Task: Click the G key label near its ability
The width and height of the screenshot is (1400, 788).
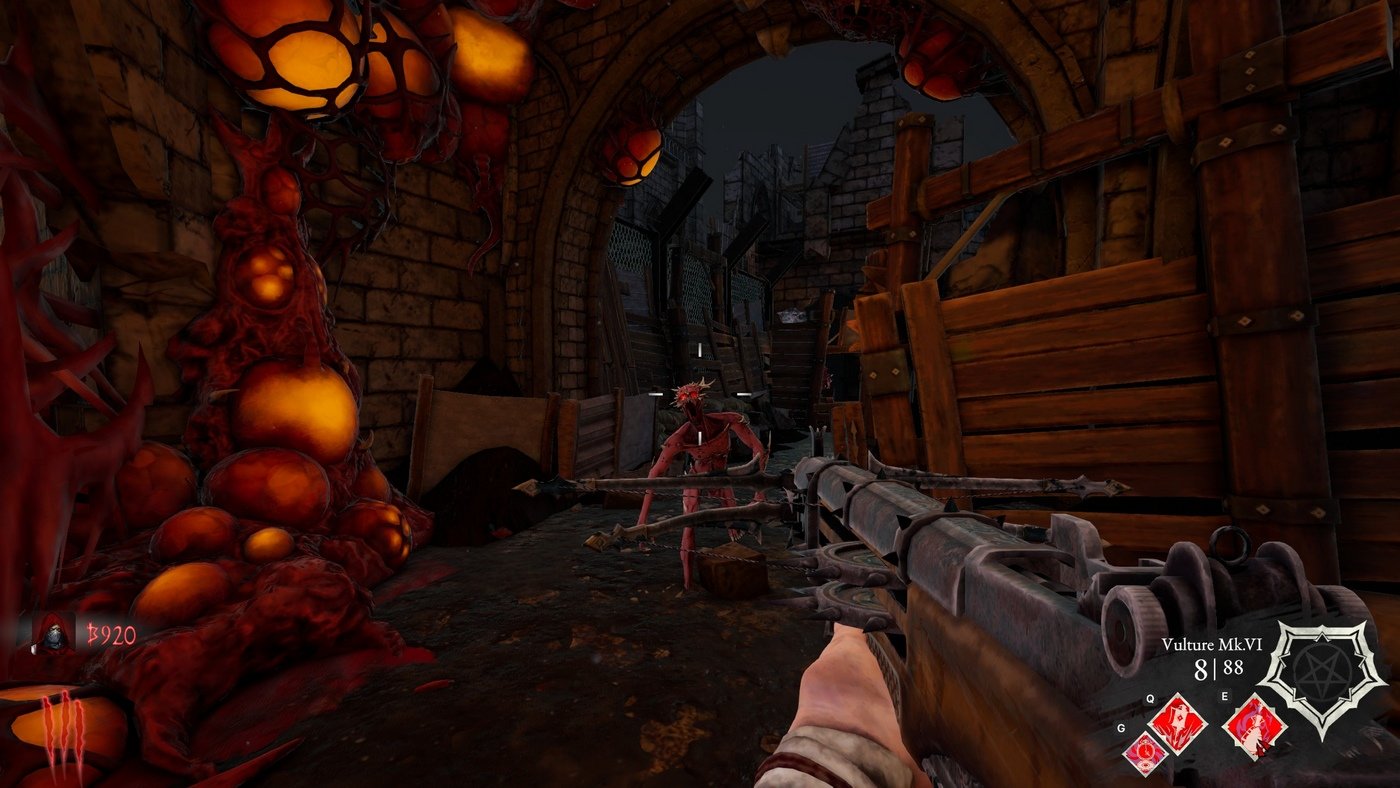Action: click(1121, 728)
